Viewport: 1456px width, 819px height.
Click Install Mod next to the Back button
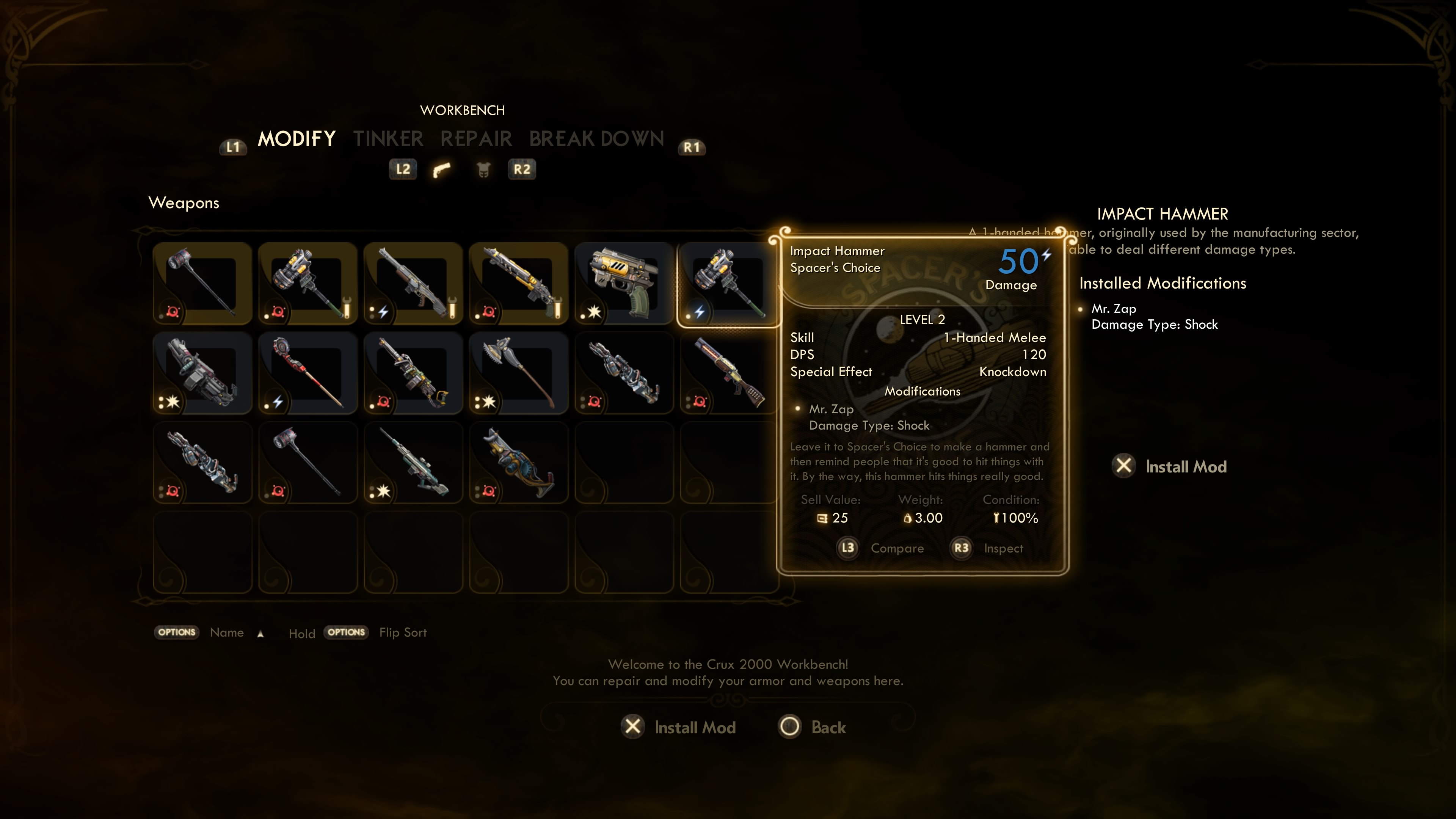point(679,728)
